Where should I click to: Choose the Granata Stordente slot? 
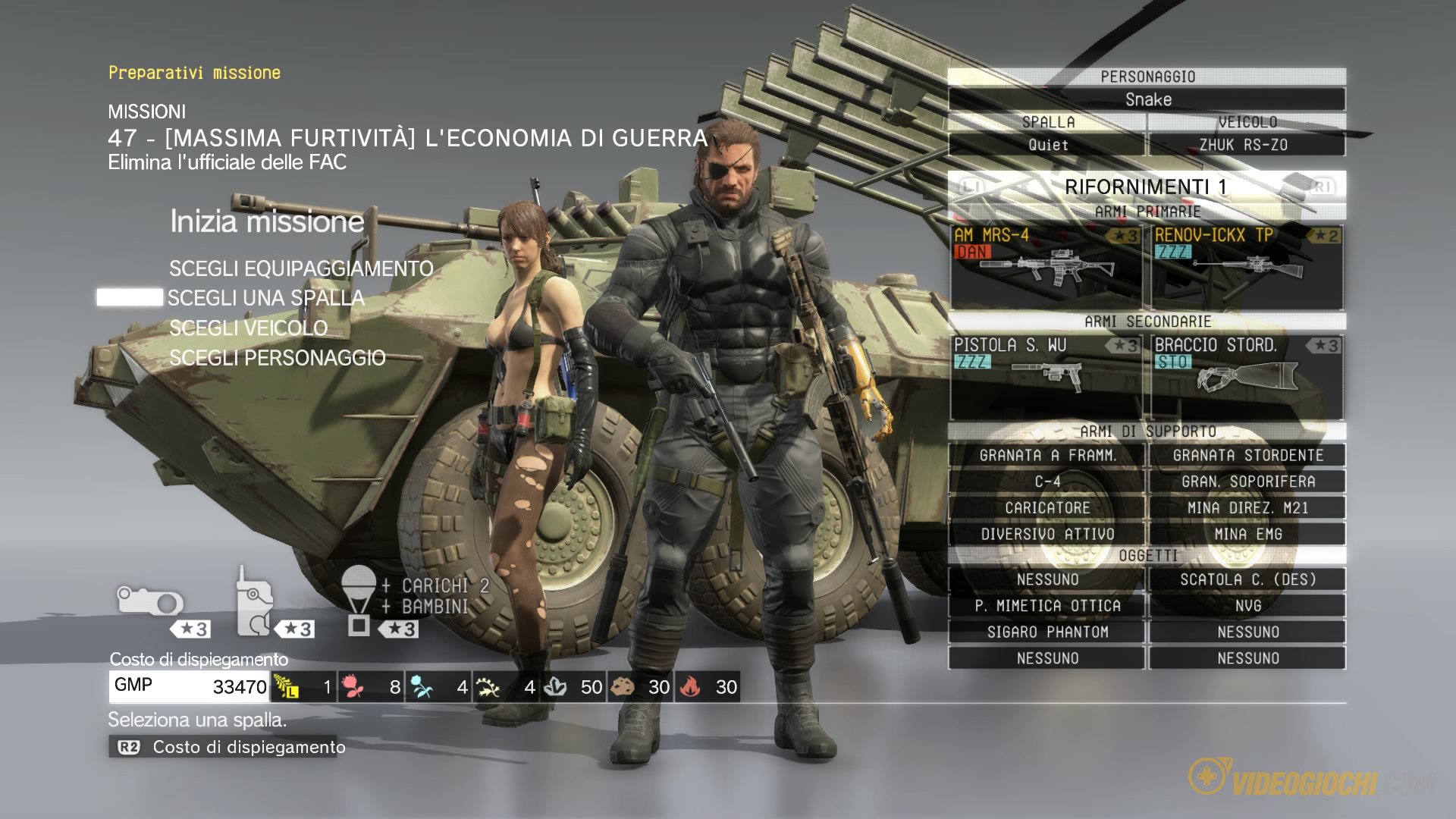pyautogui.click(x=1247, y=455)
